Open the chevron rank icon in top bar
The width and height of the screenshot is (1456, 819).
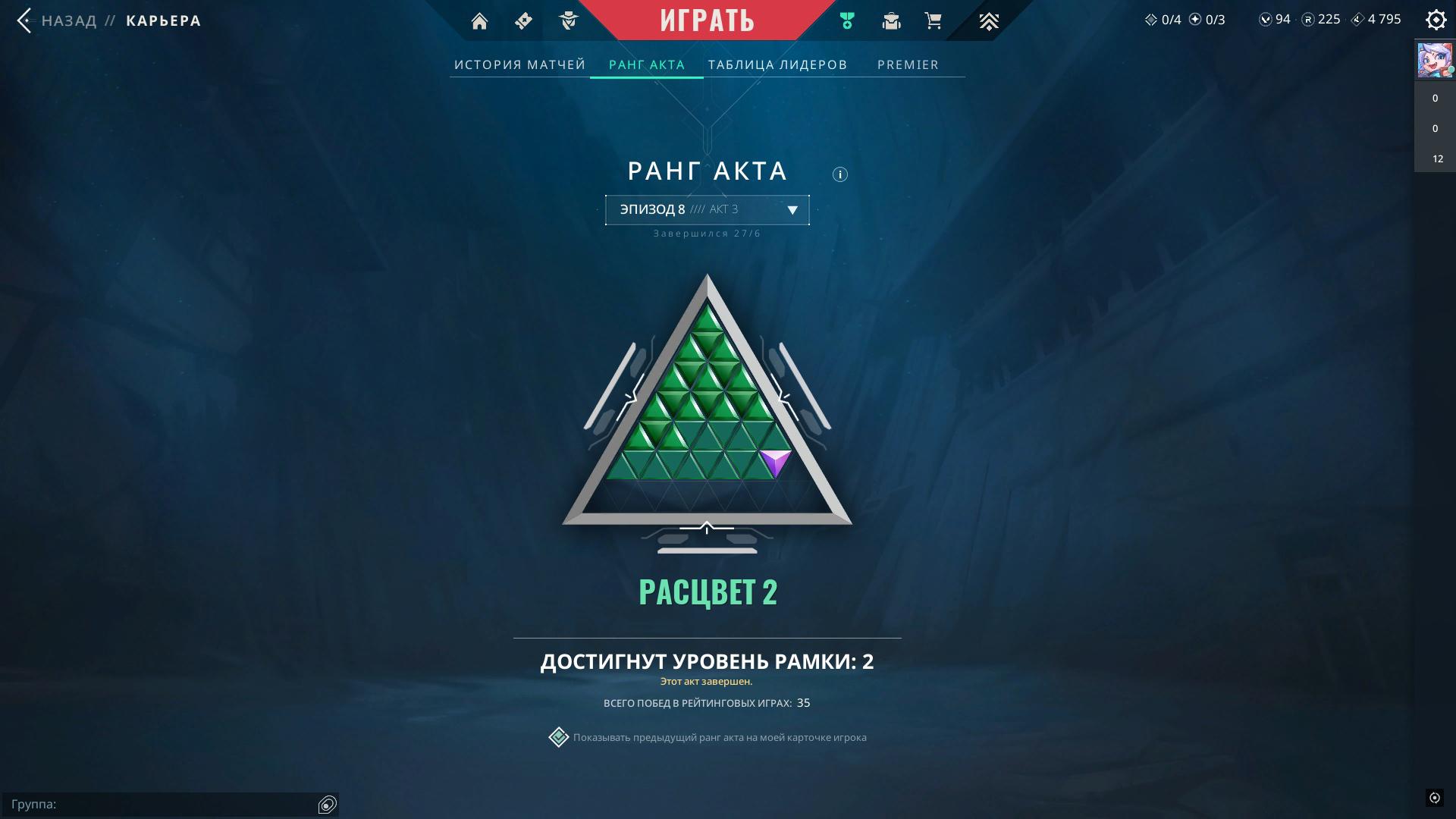[988, 21]
